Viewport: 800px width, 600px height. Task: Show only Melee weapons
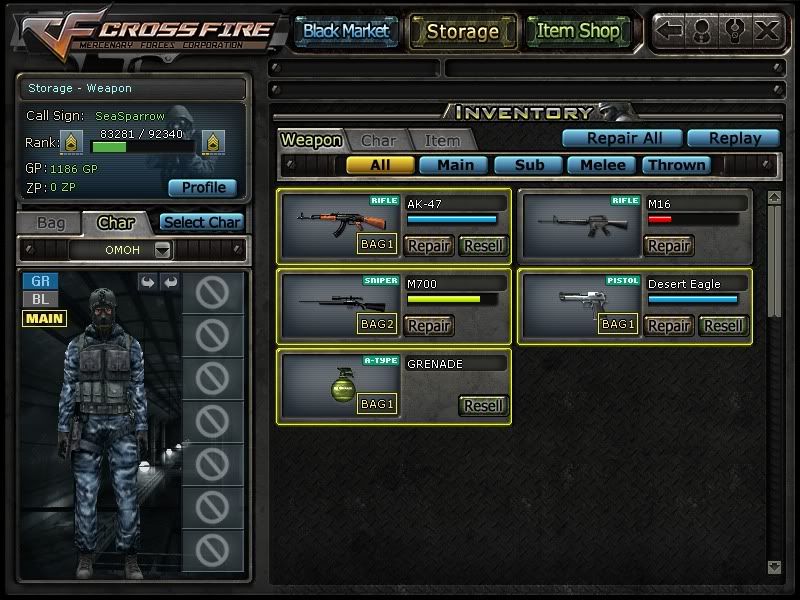point(603,165)
